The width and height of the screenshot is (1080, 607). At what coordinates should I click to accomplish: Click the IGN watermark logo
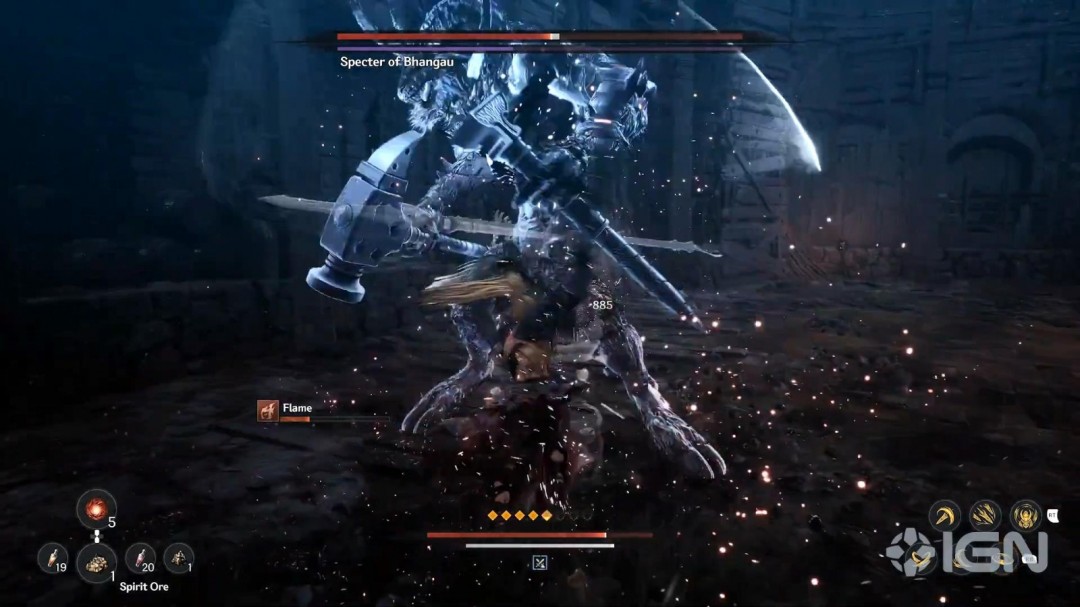(x=966, y=552)
